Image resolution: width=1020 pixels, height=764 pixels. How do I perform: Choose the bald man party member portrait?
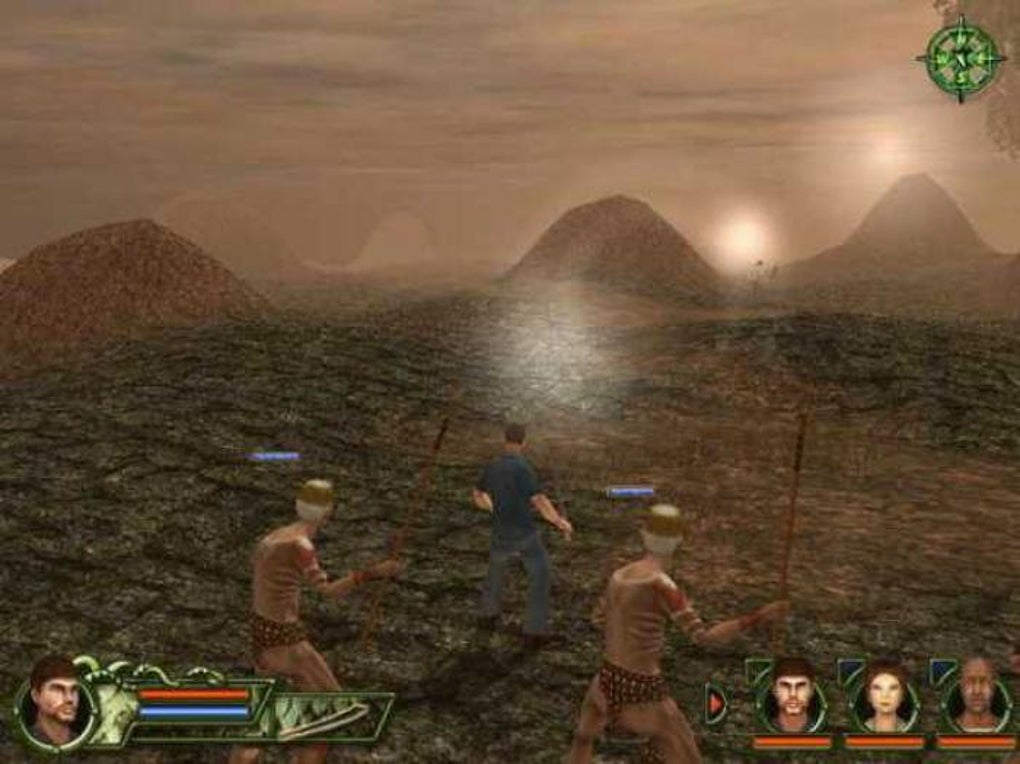tap(976, 694)
